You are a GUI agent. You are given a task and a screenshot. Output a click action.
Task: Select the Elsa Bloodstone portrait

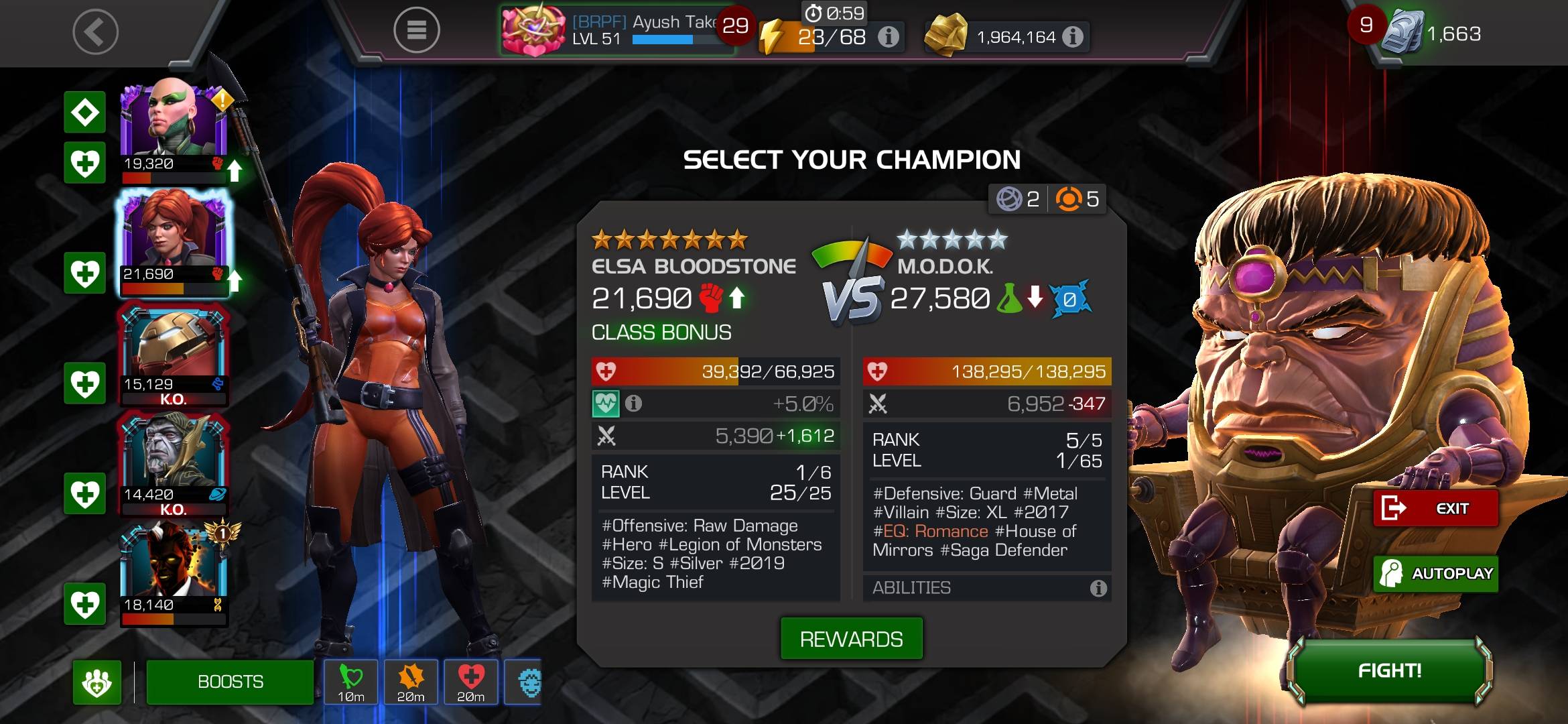coord(174,241)
